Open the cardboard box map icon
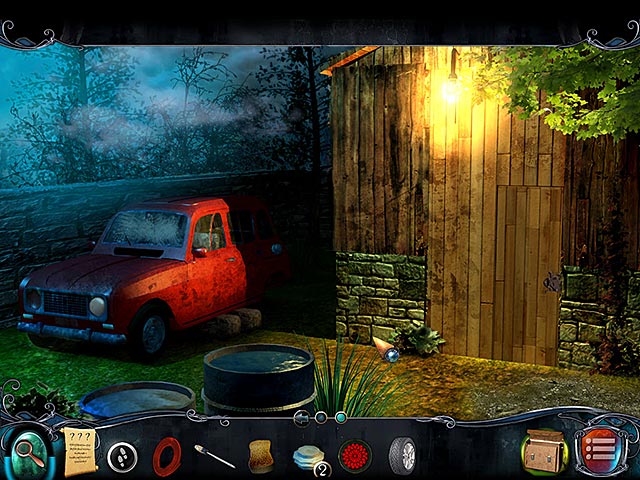 tap(543, 451)
